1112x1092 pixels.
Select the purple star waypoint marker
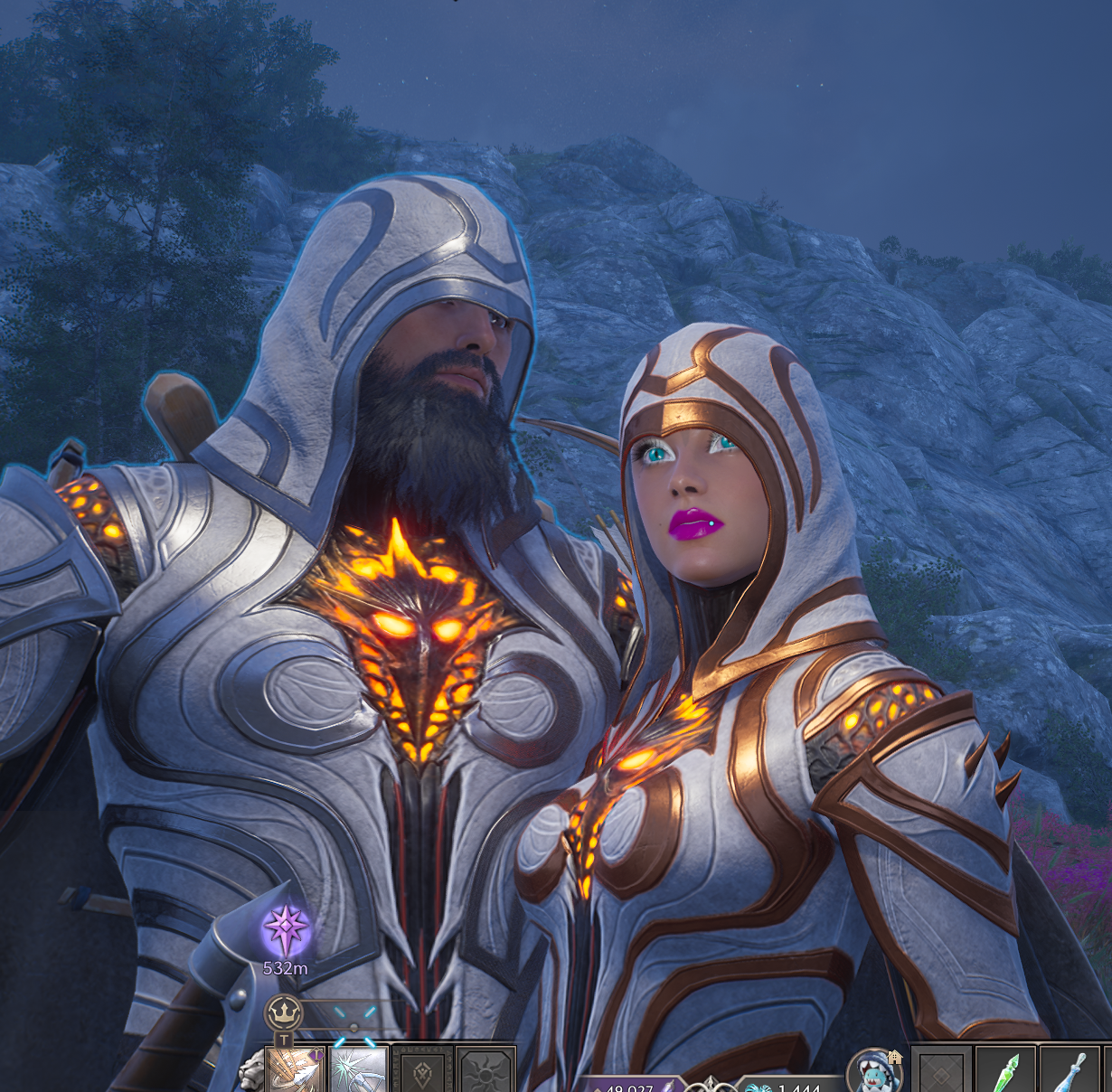point(286,931)
